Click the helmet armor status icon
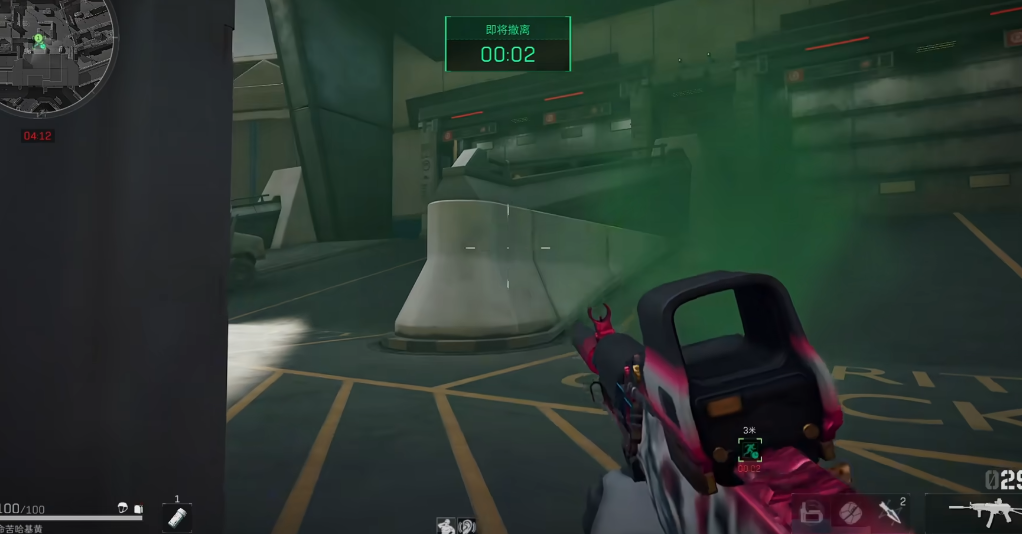This screenshot has width=1022, height=534. pos(123,508)
